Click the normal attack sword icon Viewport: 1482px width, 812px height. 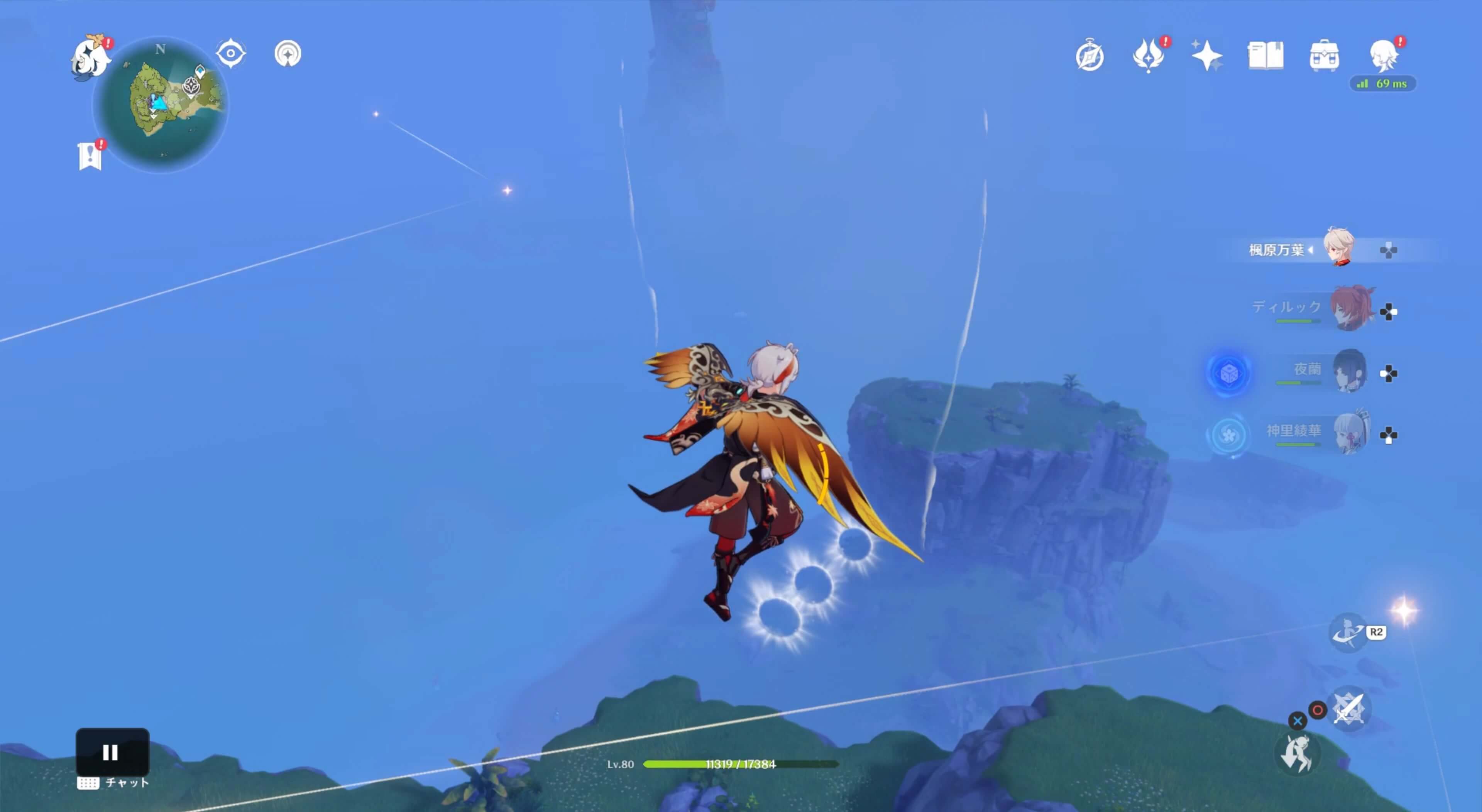click(x=1348, y=710)
